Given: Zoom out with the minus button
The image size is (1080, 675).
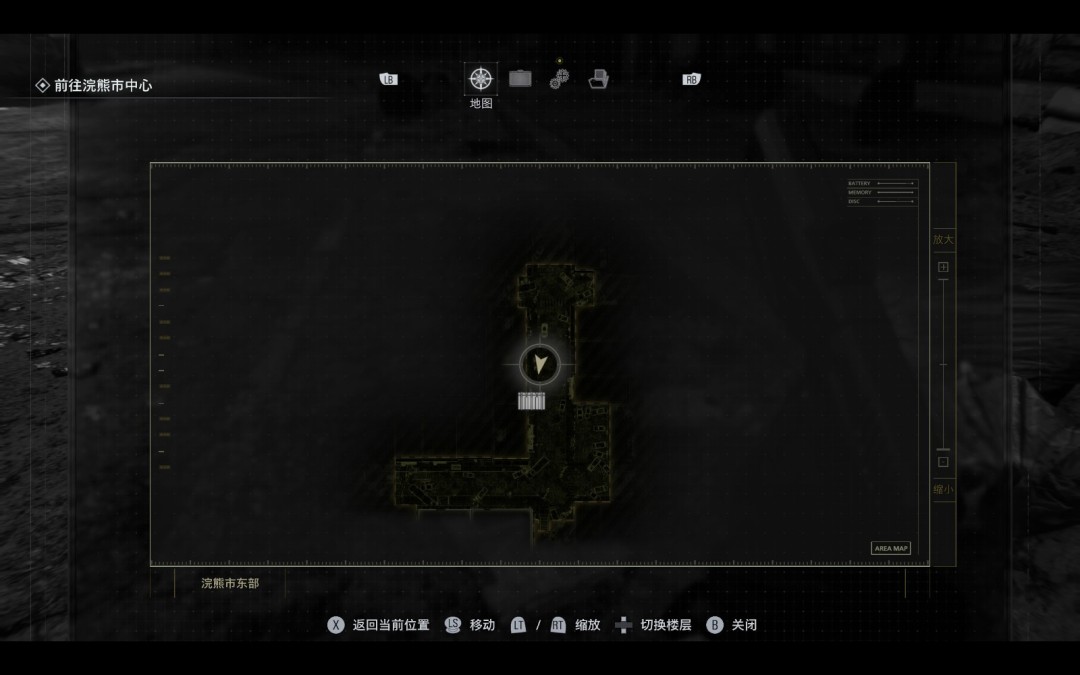Looking at the screenshot, I should click(943, 462).
